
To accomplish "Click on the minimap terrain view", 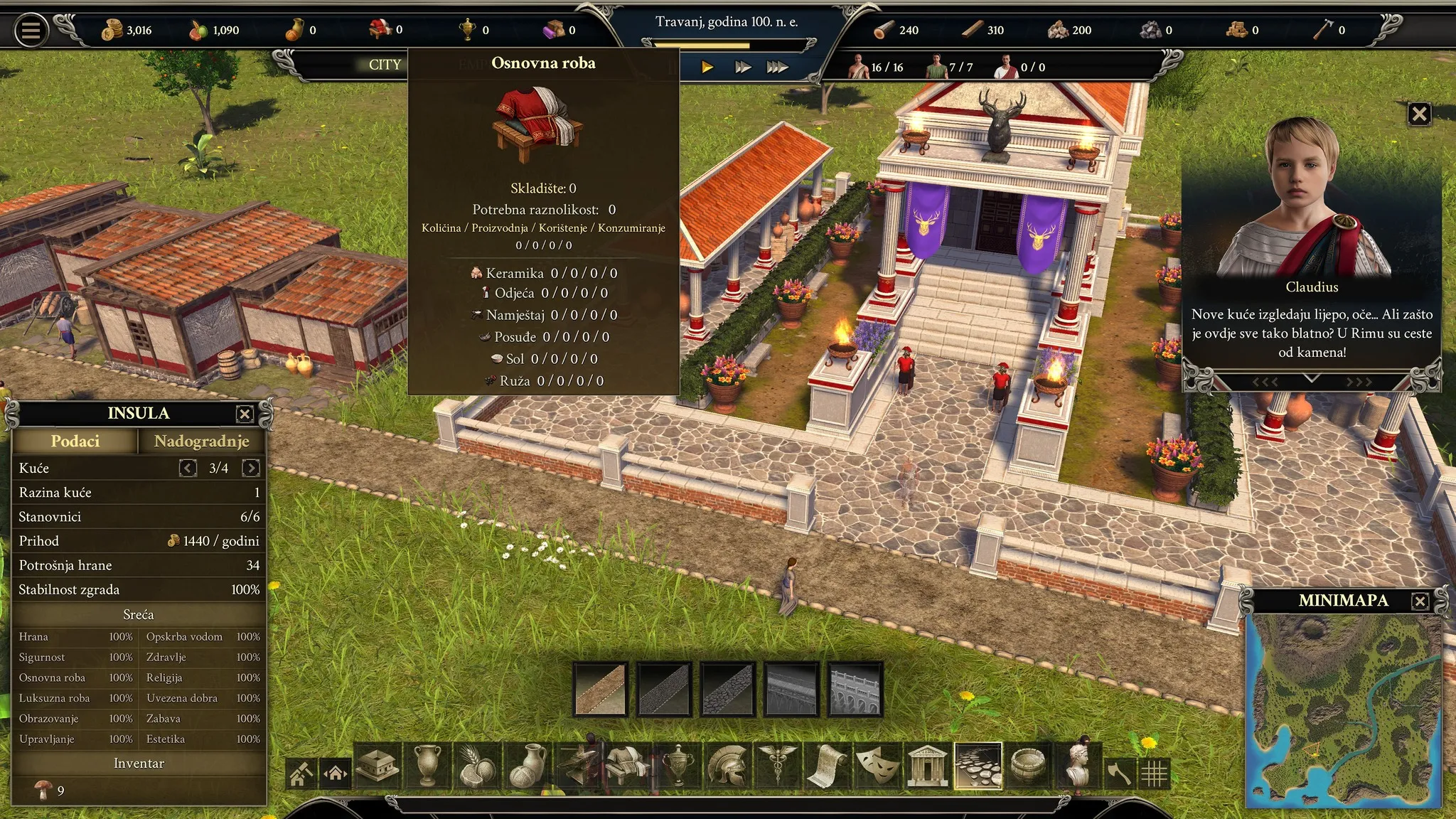I will (1344, 710).
